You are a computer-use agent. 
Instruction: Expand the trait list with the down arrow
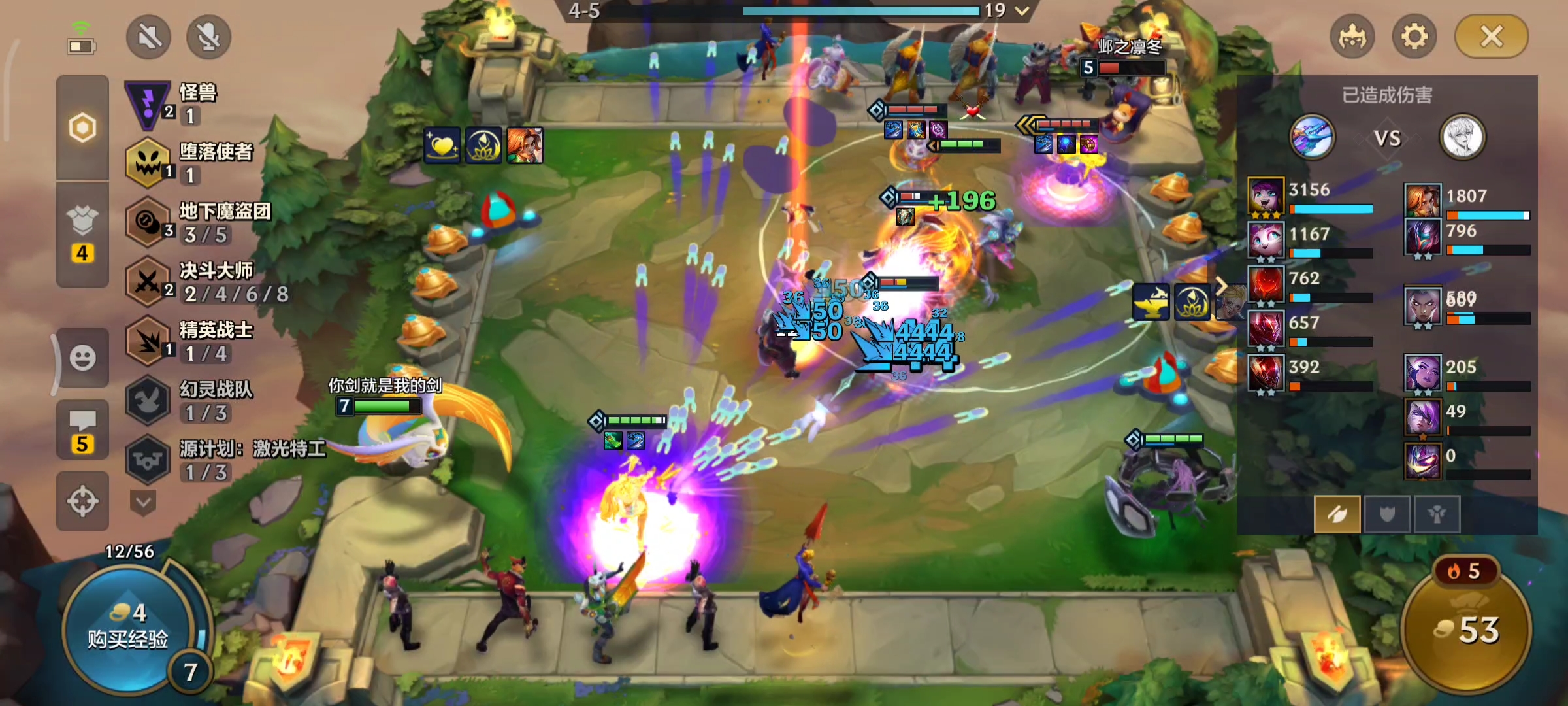point(144,503)
